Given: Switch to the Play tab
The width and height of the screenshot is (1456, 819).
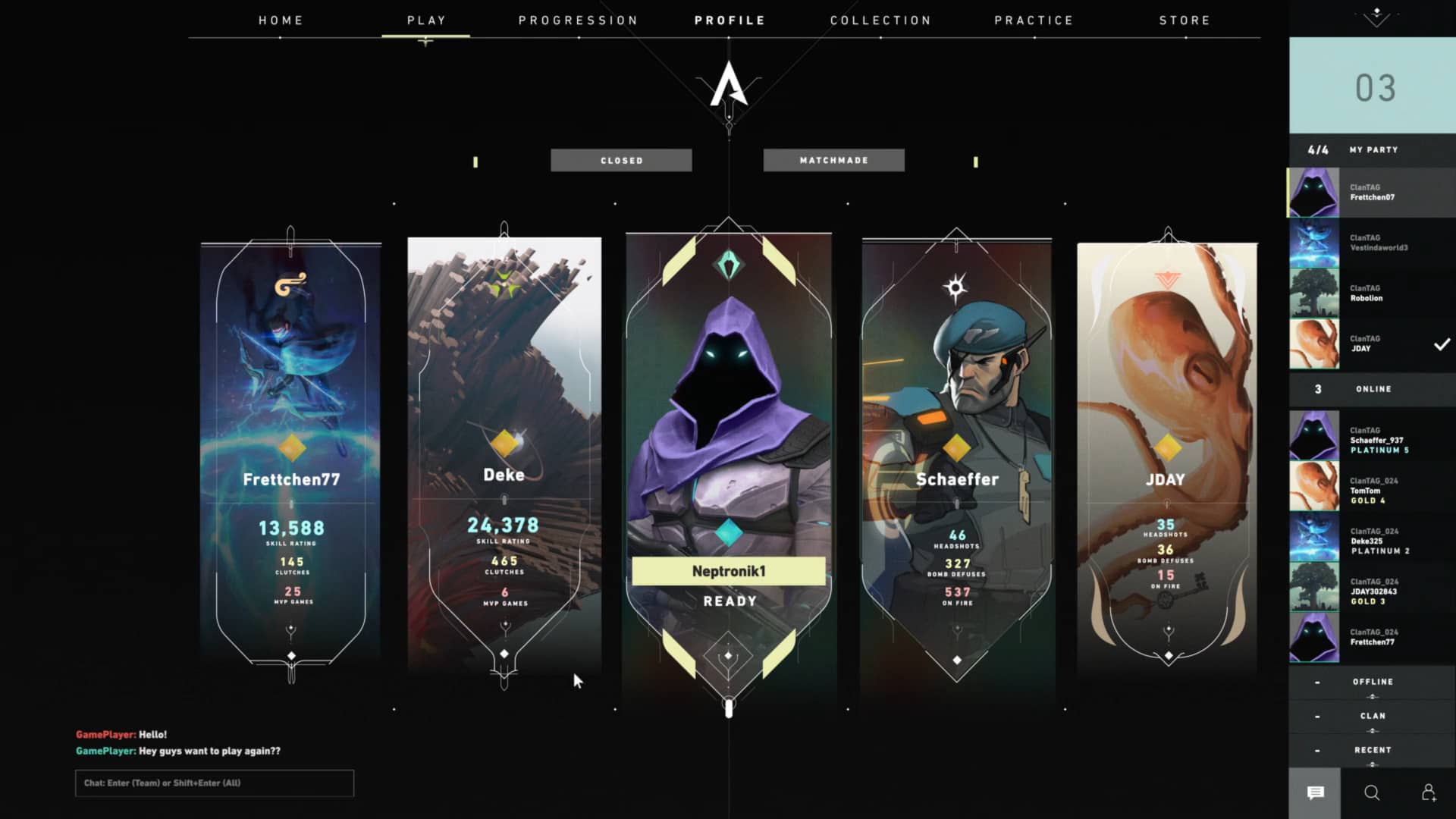Looking at the screenshot, I should click(426, 20).
